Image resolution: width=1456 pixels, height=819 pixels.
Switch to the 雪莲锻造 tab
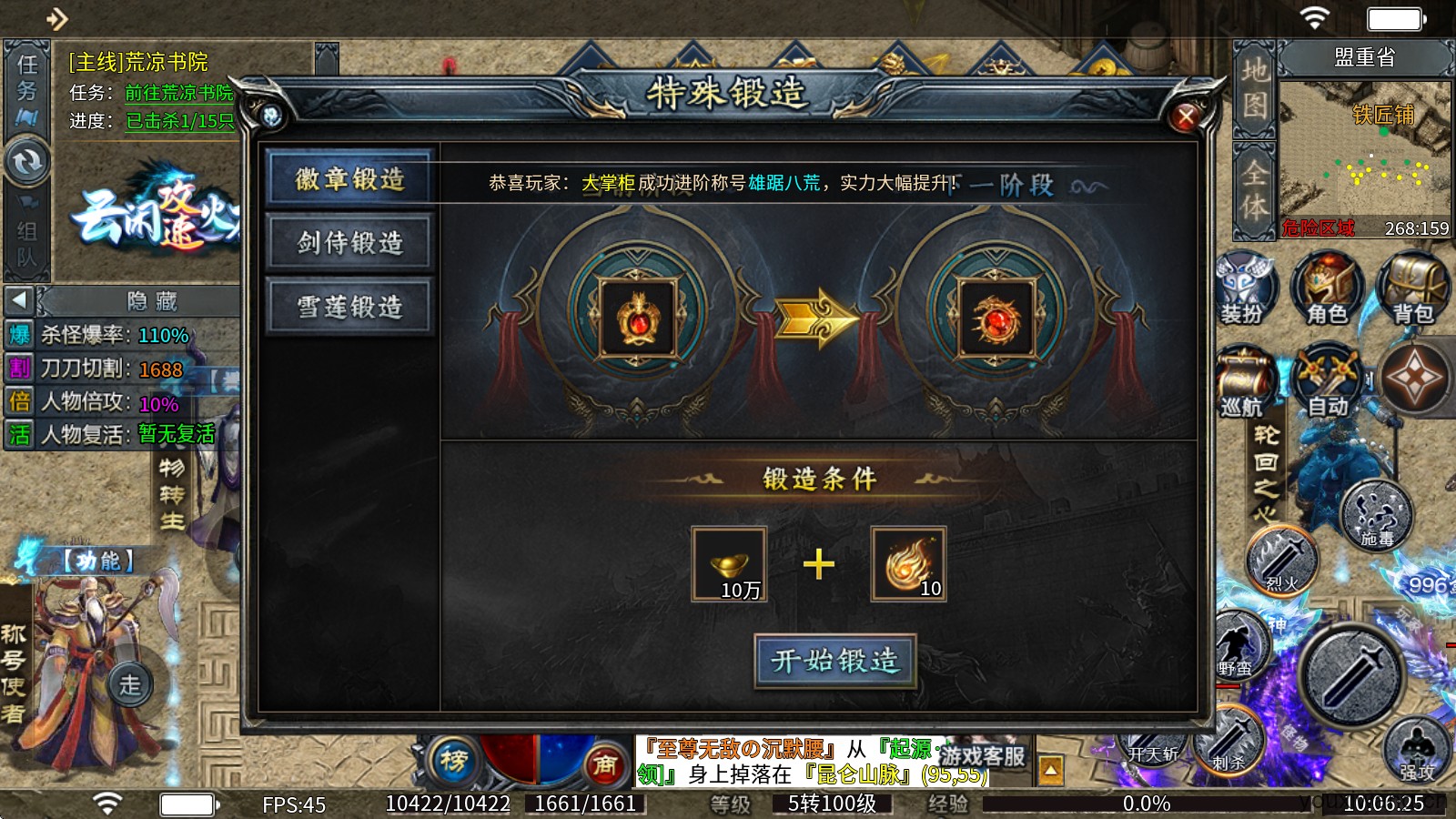pyautogui.click(x=349, y=307)
